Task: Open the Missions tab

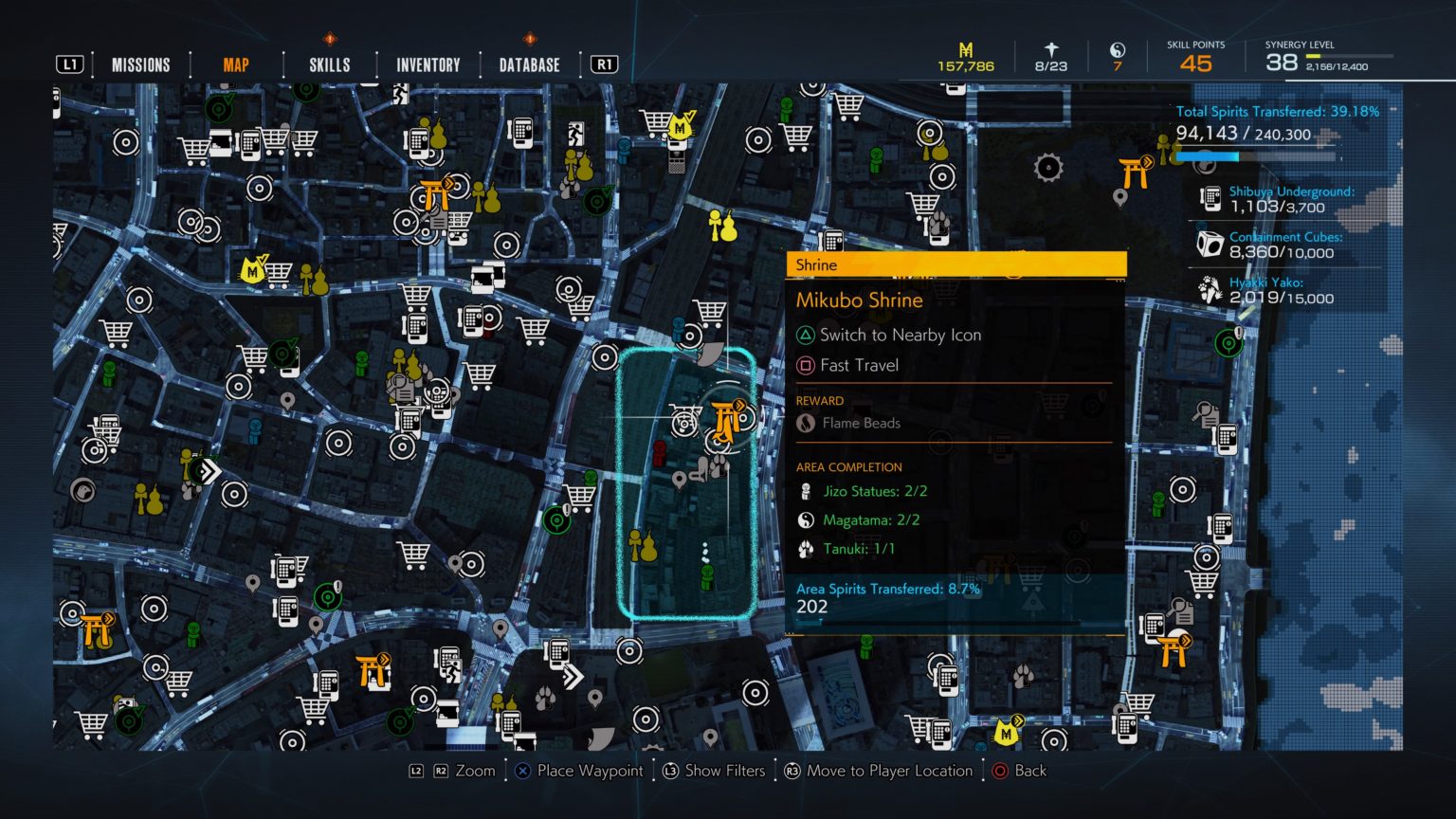Action: 140,64
